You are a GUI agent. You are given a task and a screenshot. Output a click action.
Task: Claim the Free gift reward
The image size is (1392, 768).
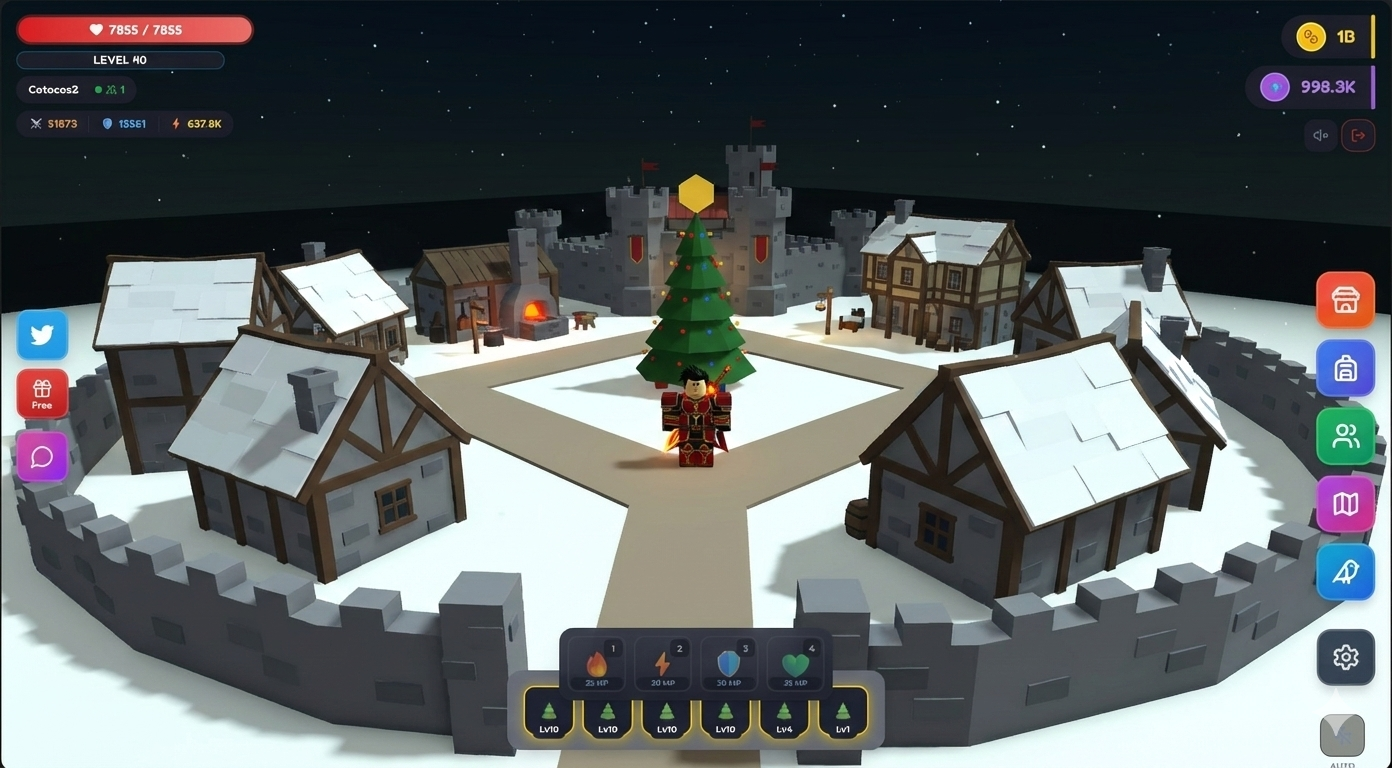pos(42,393)
